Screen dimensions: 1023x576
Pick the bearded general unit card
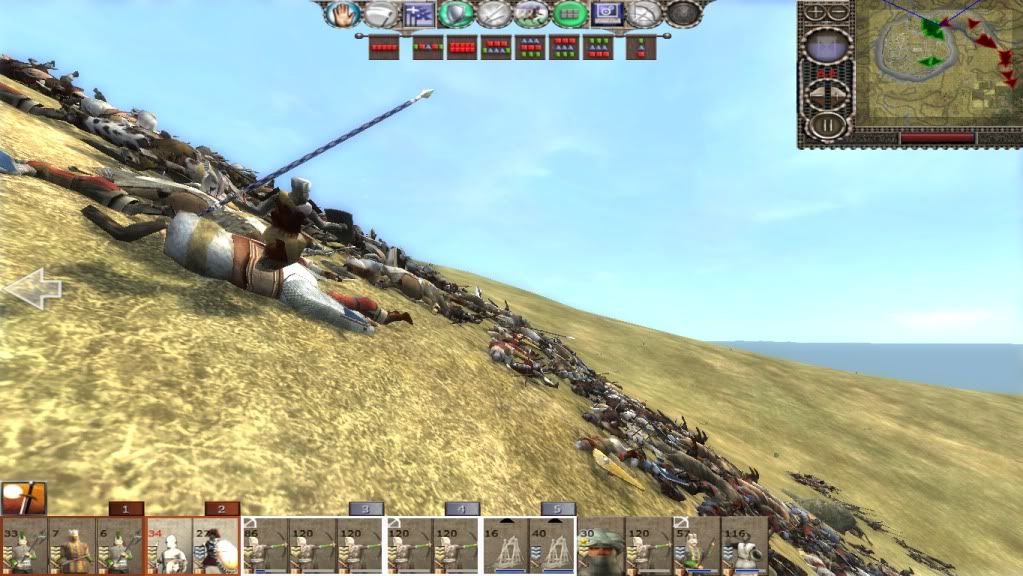click(x=601, y=545)
